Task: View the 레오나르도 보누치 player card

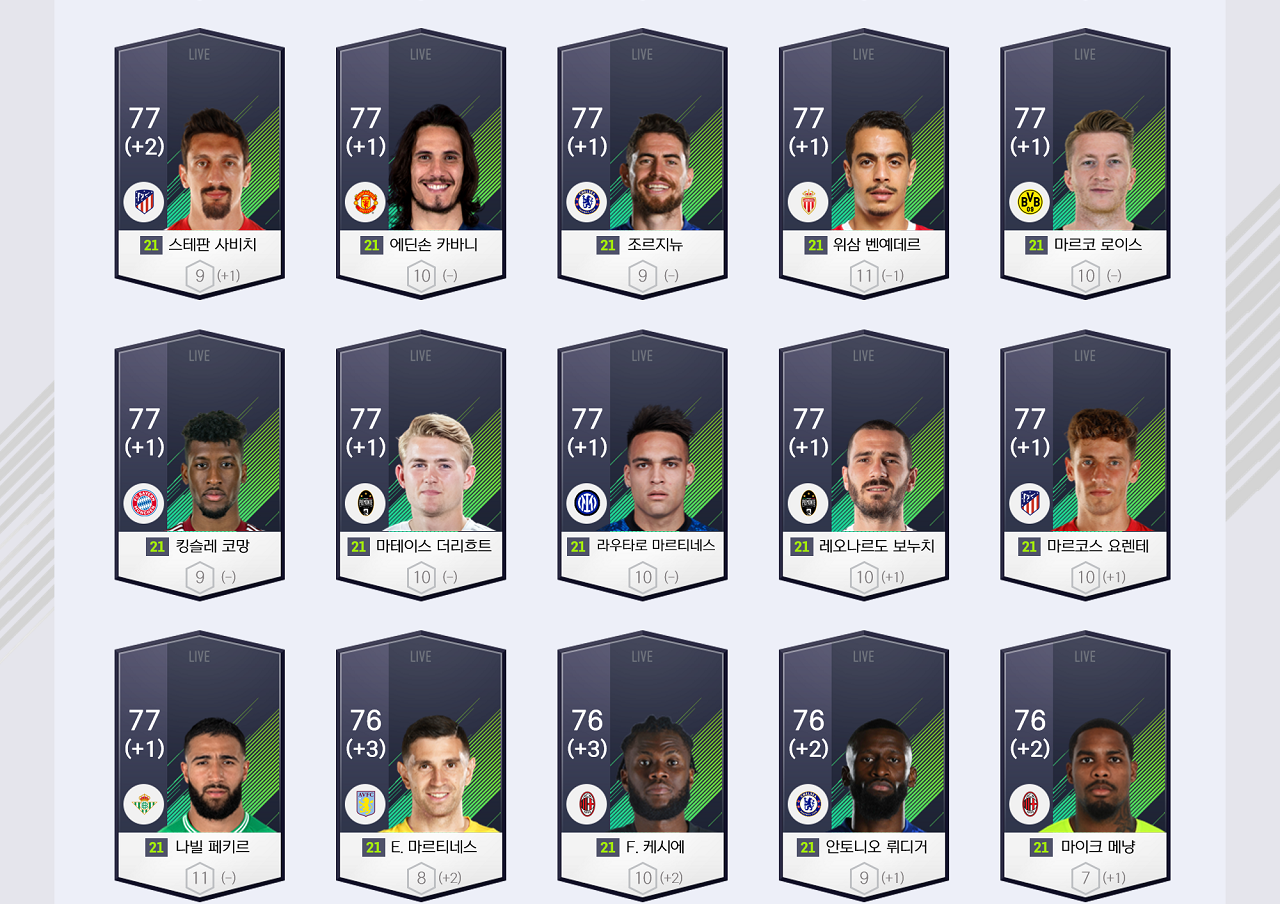Action: click(x=864, y=466)
